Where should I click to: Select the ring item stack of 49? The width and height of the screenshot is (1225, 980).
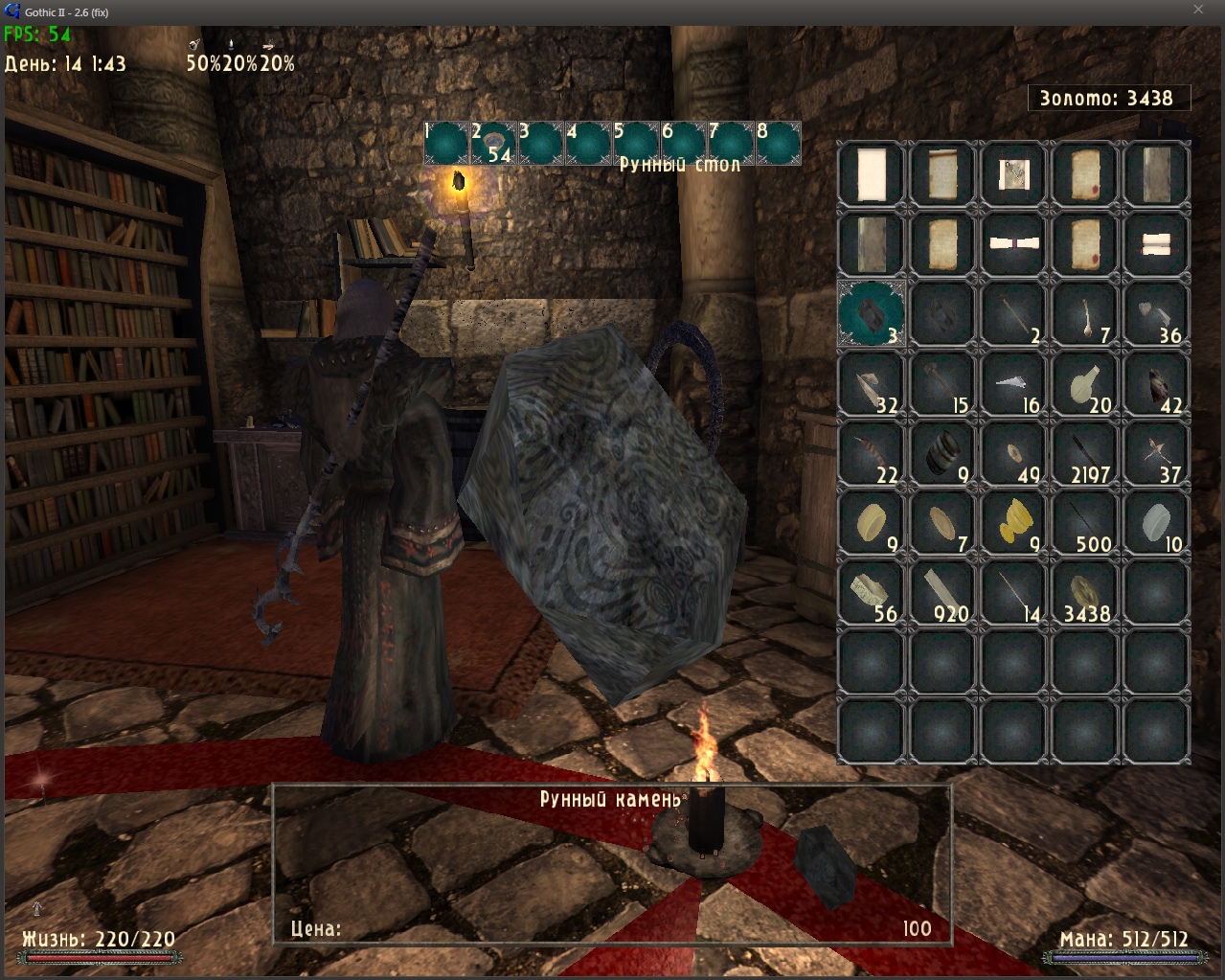pos(1013,452)
